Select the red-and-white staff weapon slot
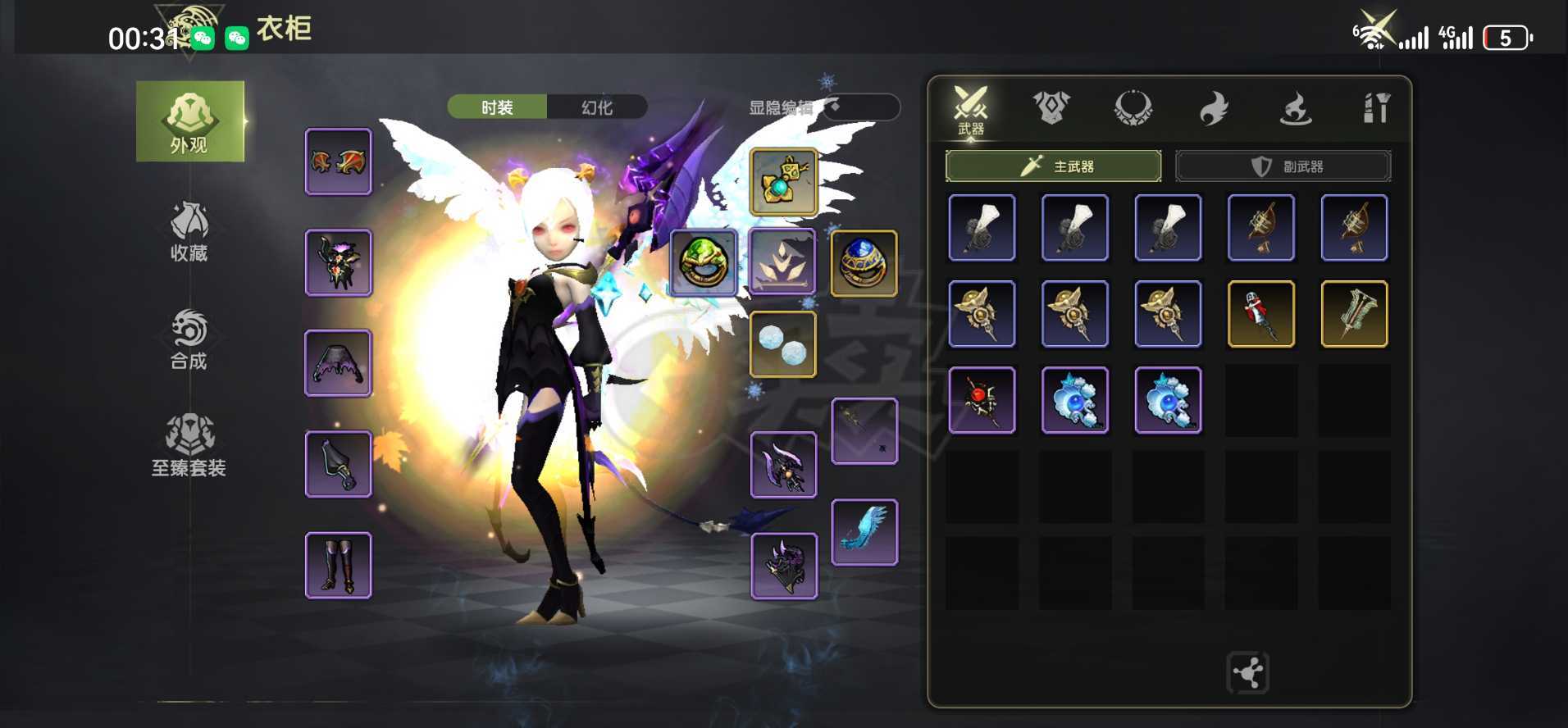 coord(1260,314)
